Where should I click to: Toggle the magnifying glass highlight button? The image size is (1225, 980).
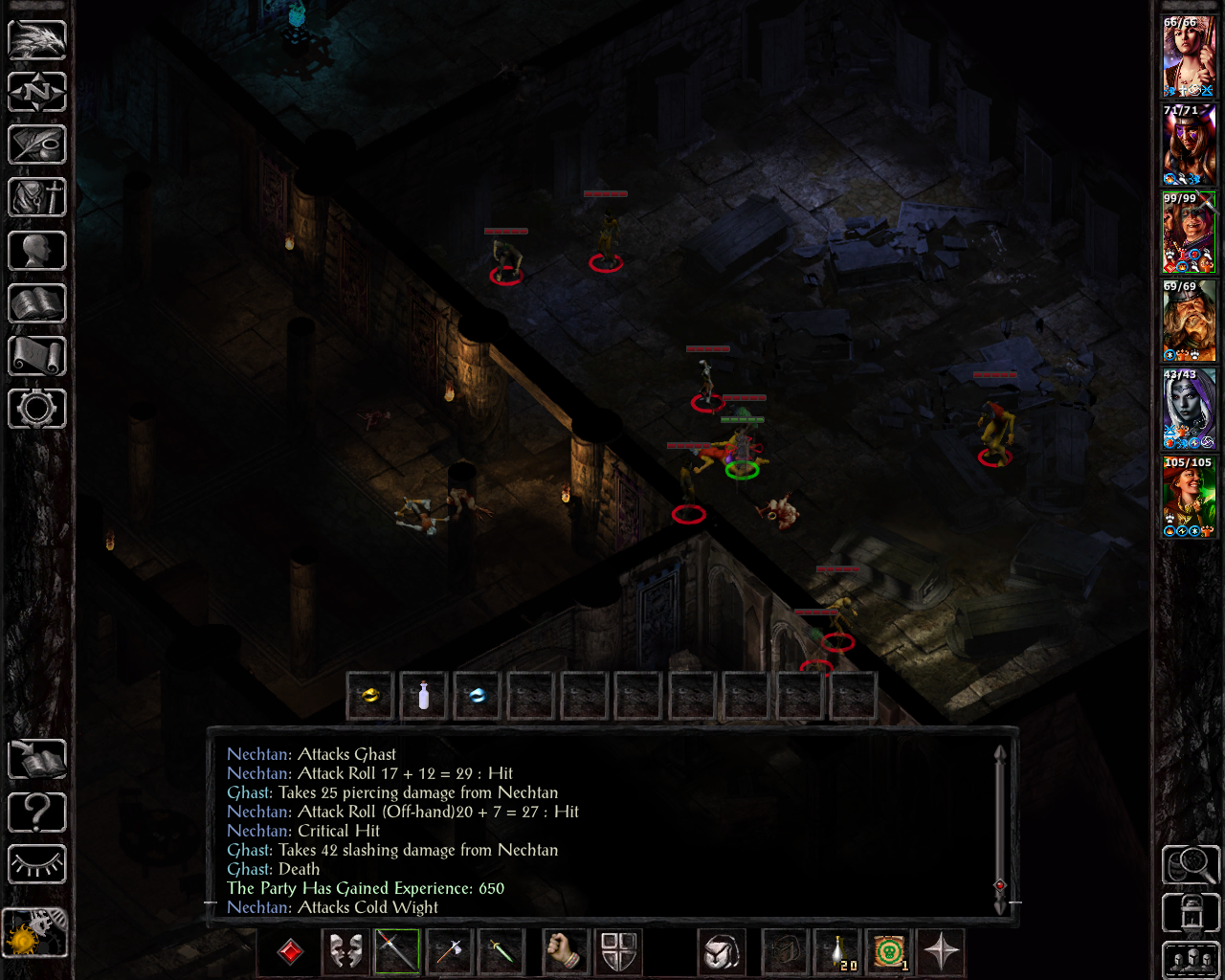click(1190, 864)
